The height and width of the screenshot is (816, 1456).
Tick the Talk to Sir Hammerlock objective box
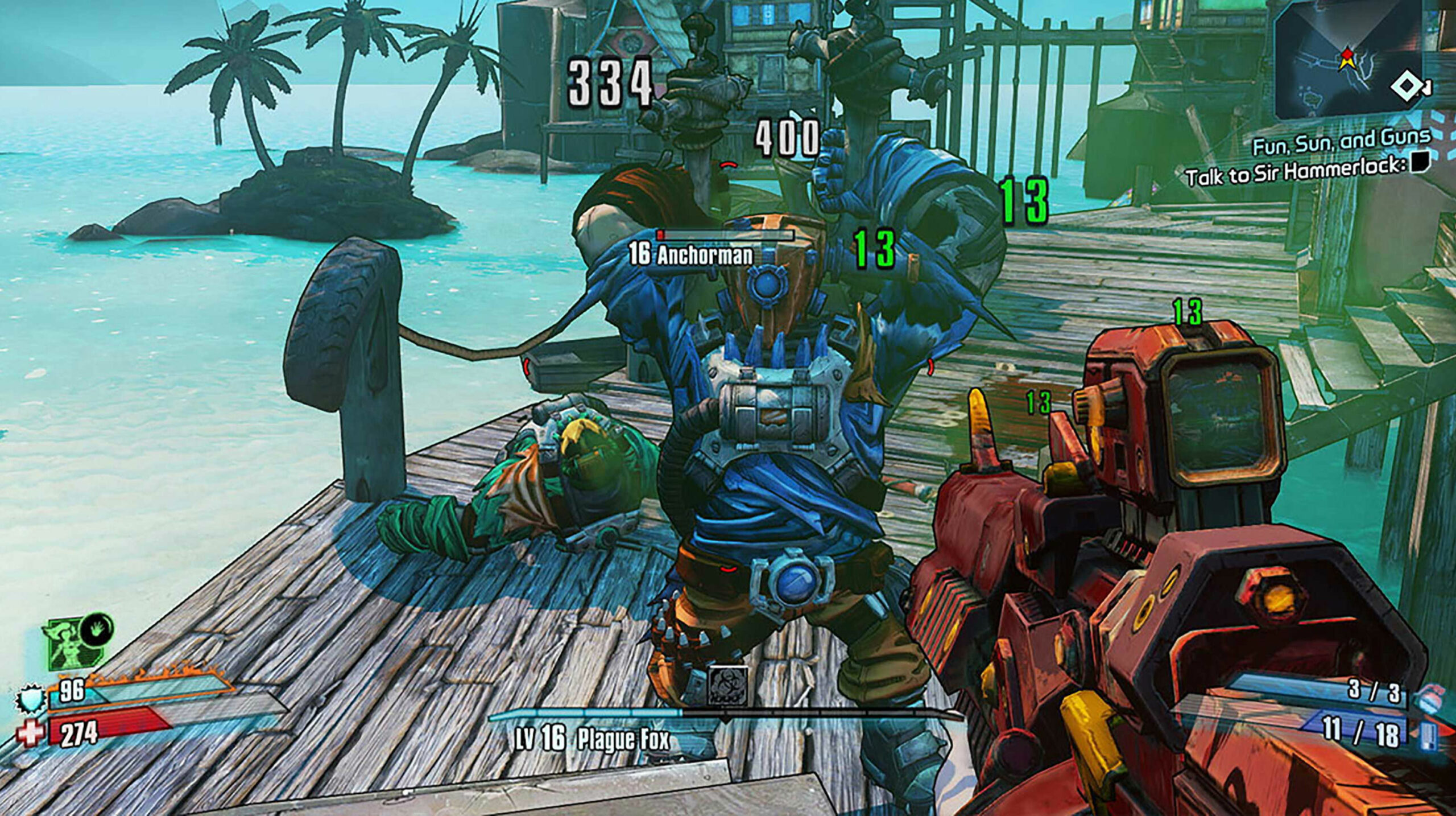[x=1420, y=164]
